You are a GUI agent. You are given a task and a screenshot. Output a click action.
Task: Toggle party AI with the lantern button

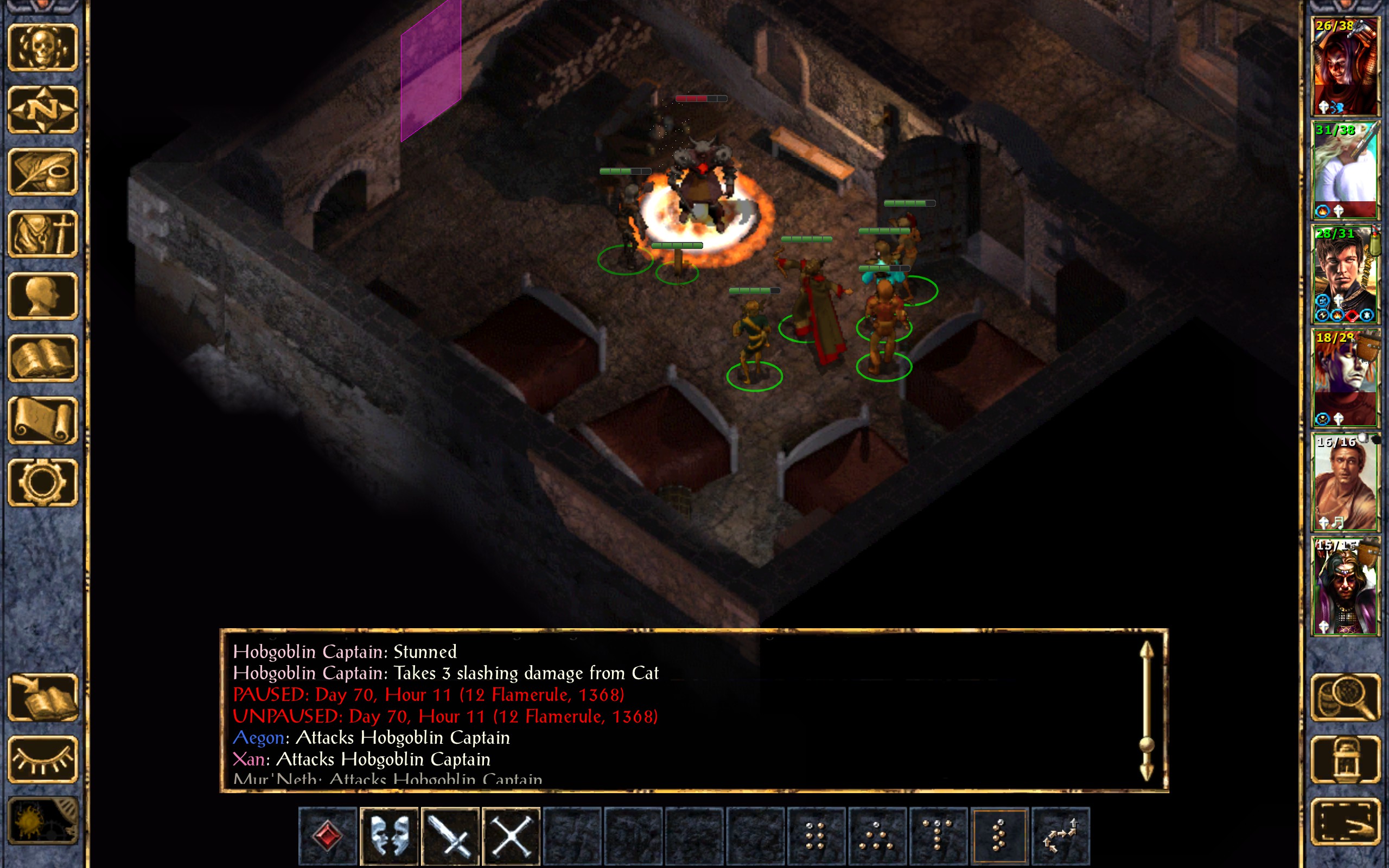point(1345,759)
